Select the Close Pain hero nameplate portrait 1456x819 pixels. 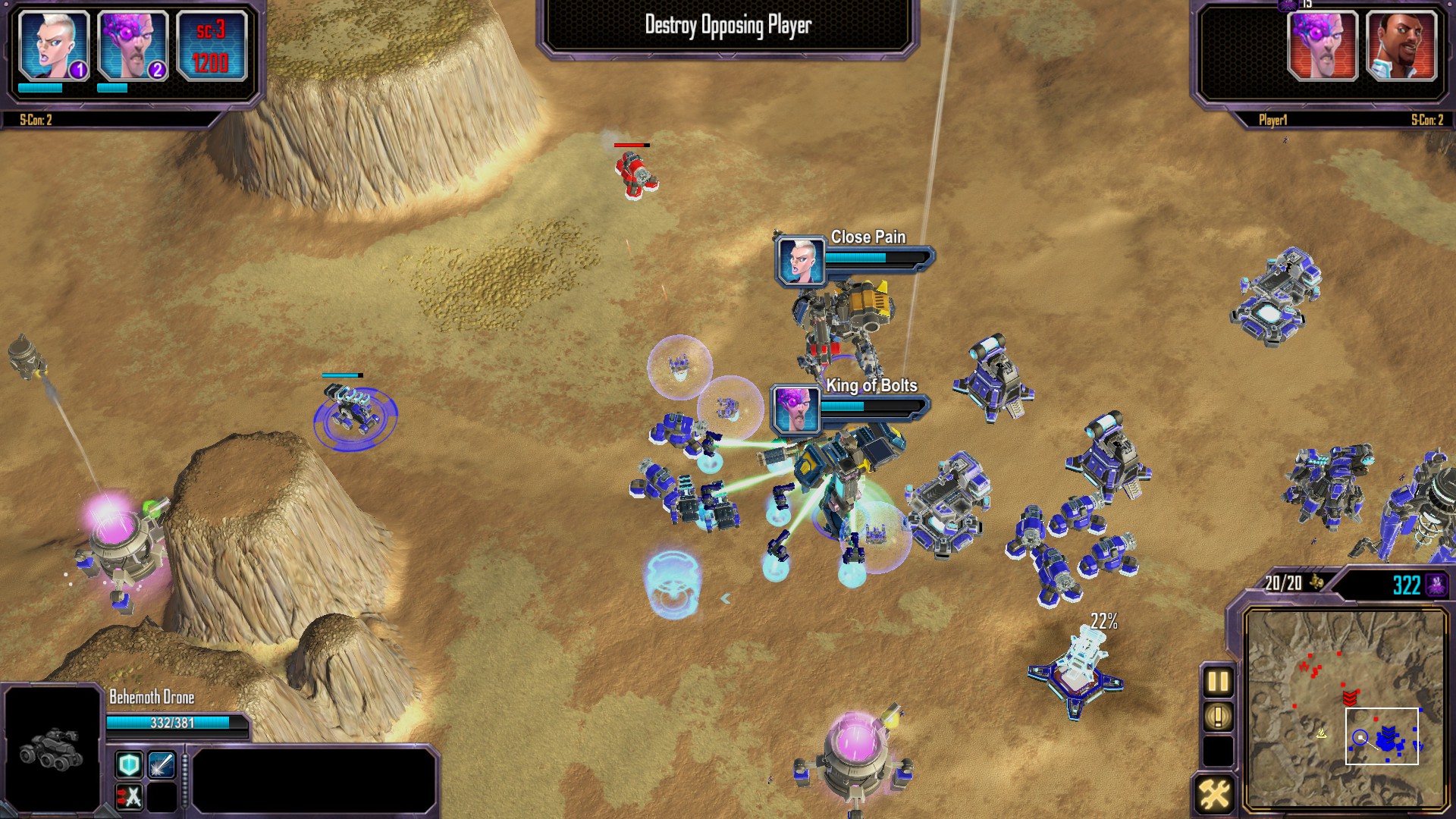[801, 260]
